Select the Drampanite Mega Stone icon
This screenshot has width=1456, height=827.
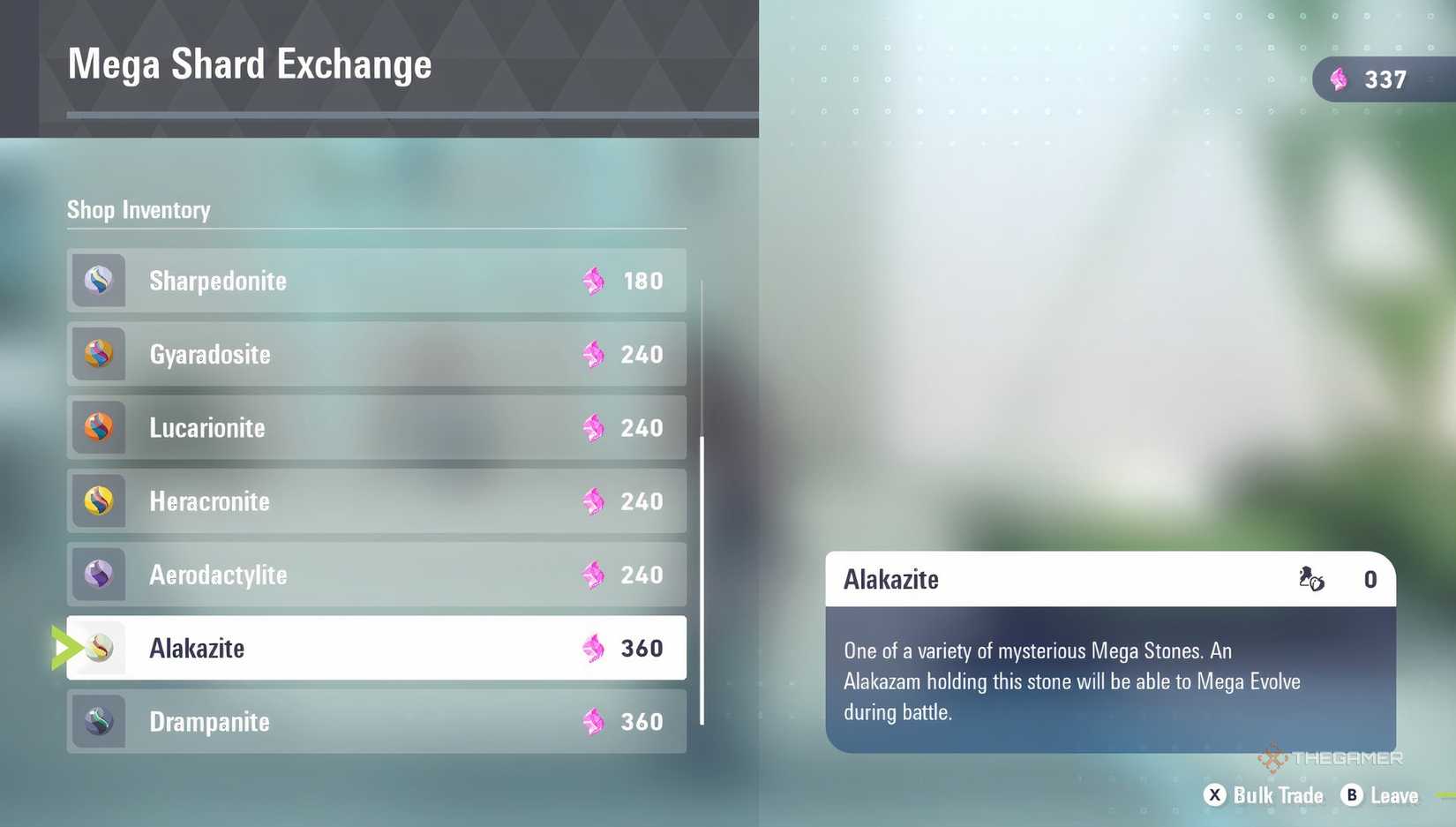coord(98,721)
